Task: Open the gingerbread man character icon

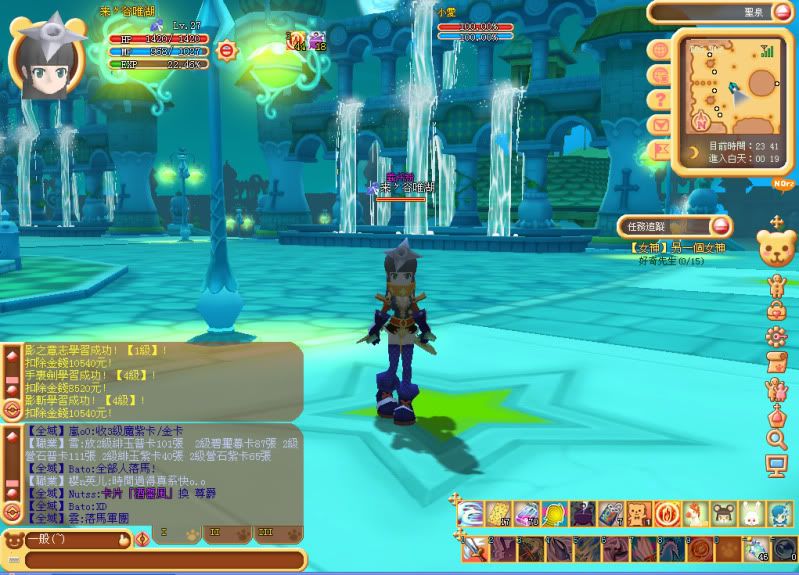Action: click(777, 285)
